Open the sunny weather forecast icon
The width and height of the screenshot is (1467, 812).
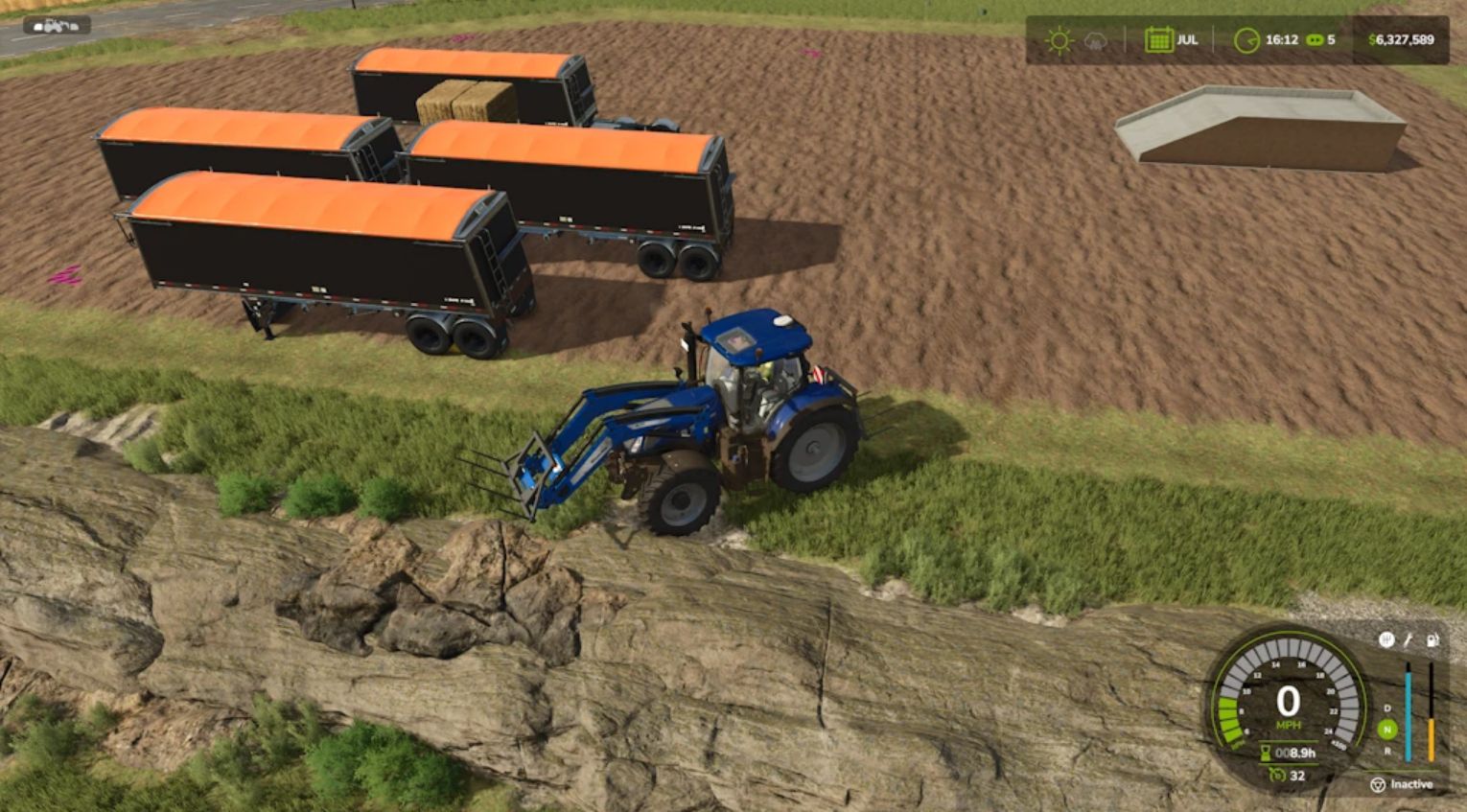tap(1059, 40)
